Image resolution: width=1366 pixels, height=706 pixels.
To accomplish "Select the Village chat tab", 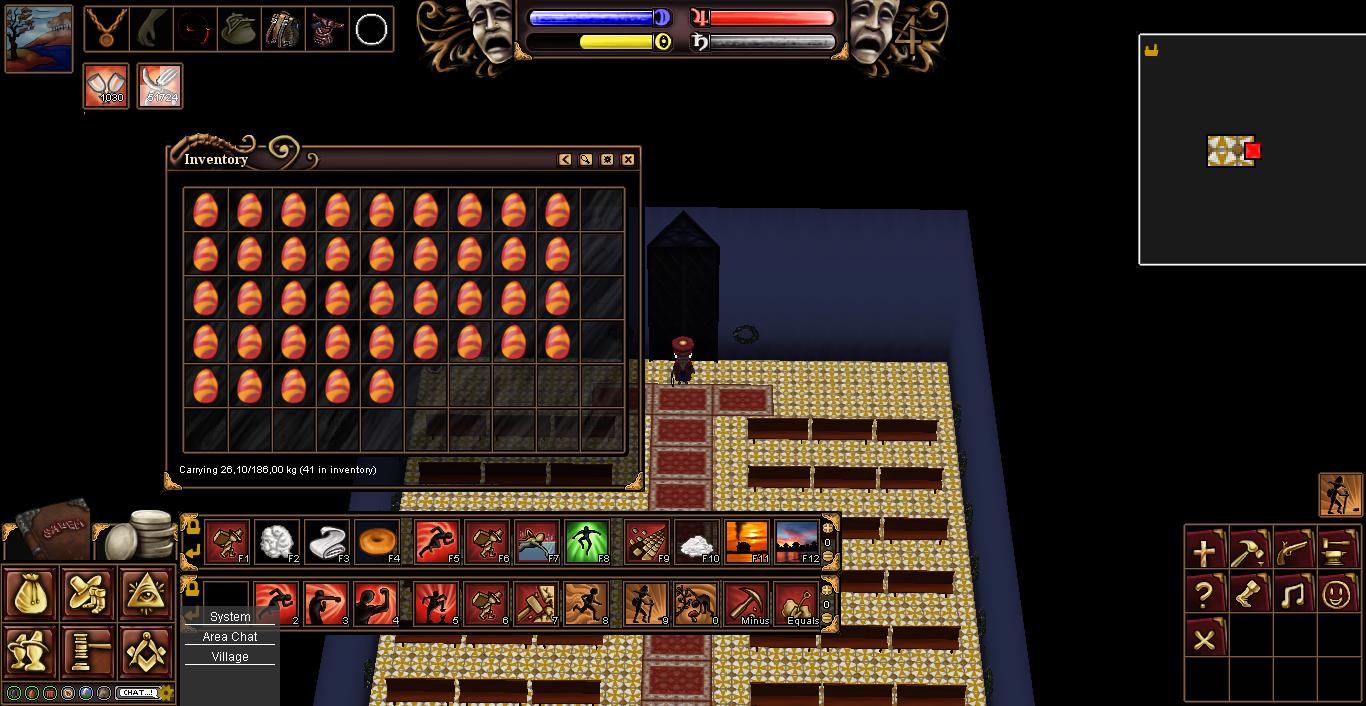I will pos(230,657).
